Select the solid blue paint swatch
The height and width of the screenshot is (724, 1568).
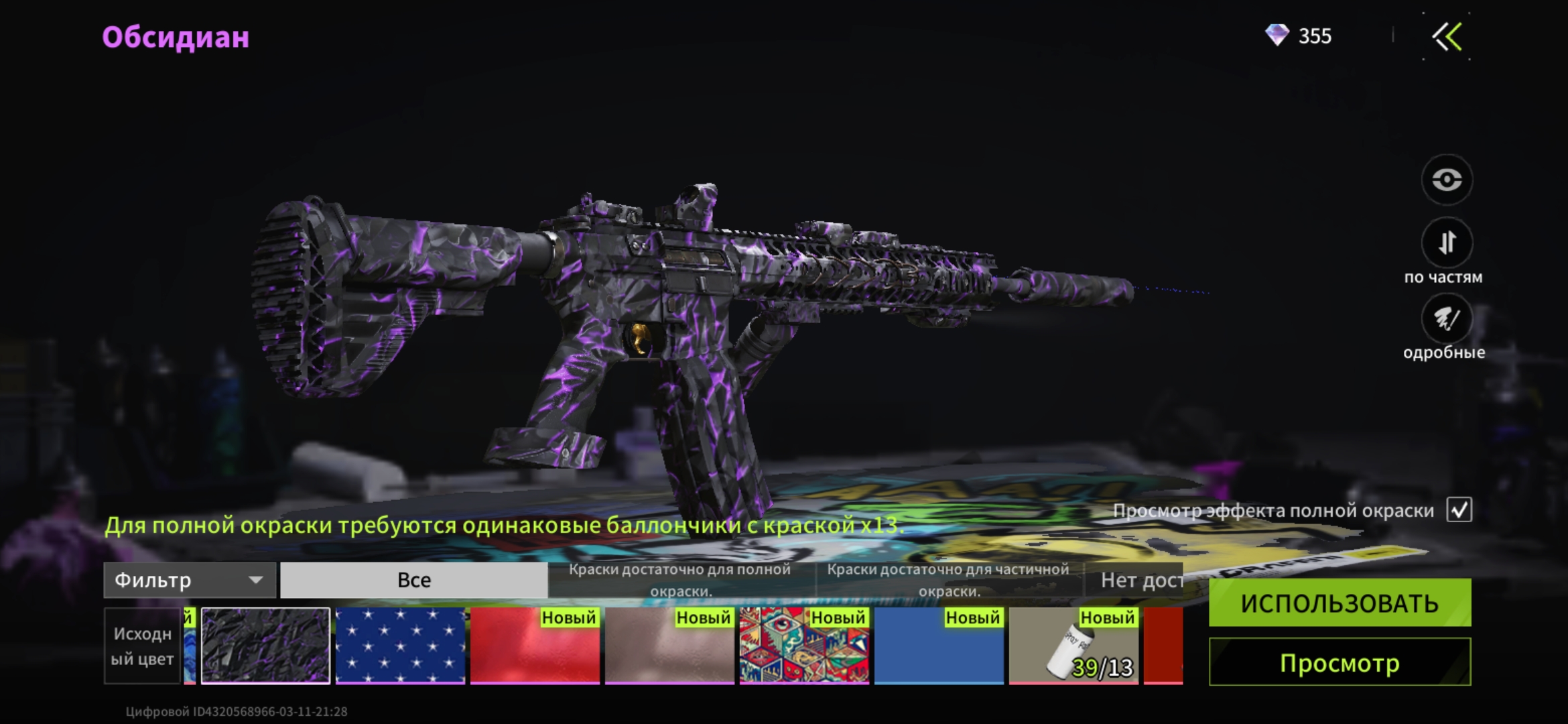tap(939, 646)
